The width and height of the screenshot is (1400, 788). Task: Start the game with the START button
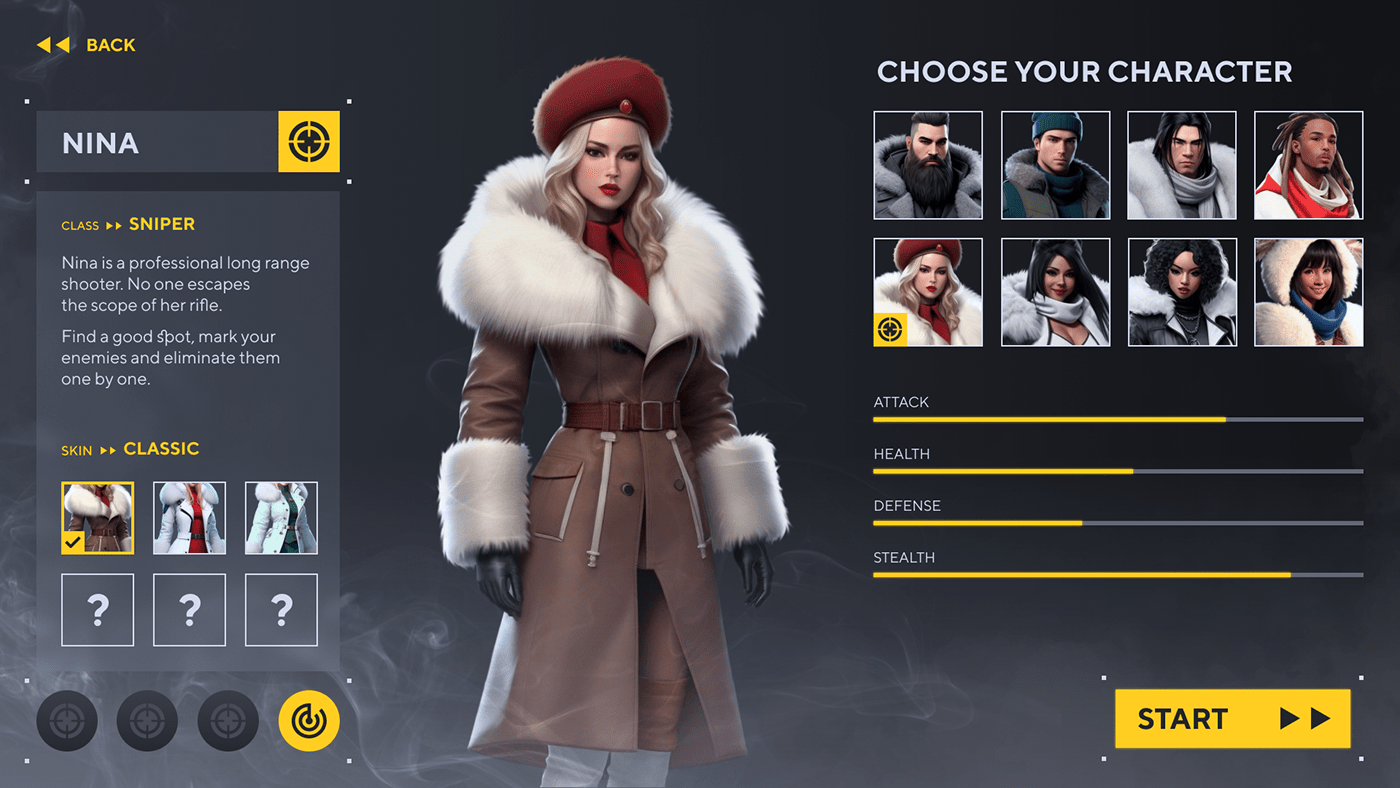point(1232,718)
